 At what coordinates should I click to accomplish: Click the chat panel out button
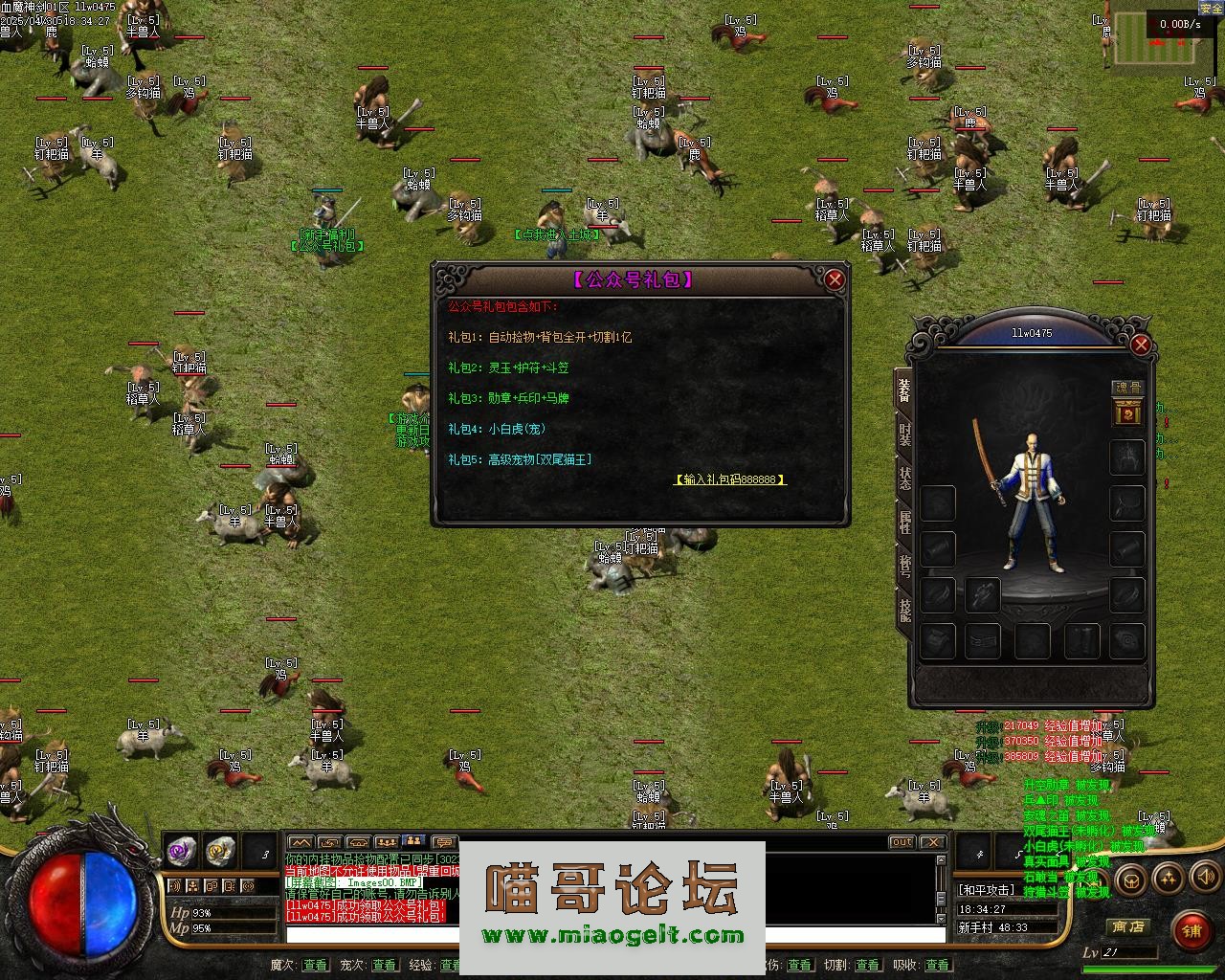pos(902,842)
